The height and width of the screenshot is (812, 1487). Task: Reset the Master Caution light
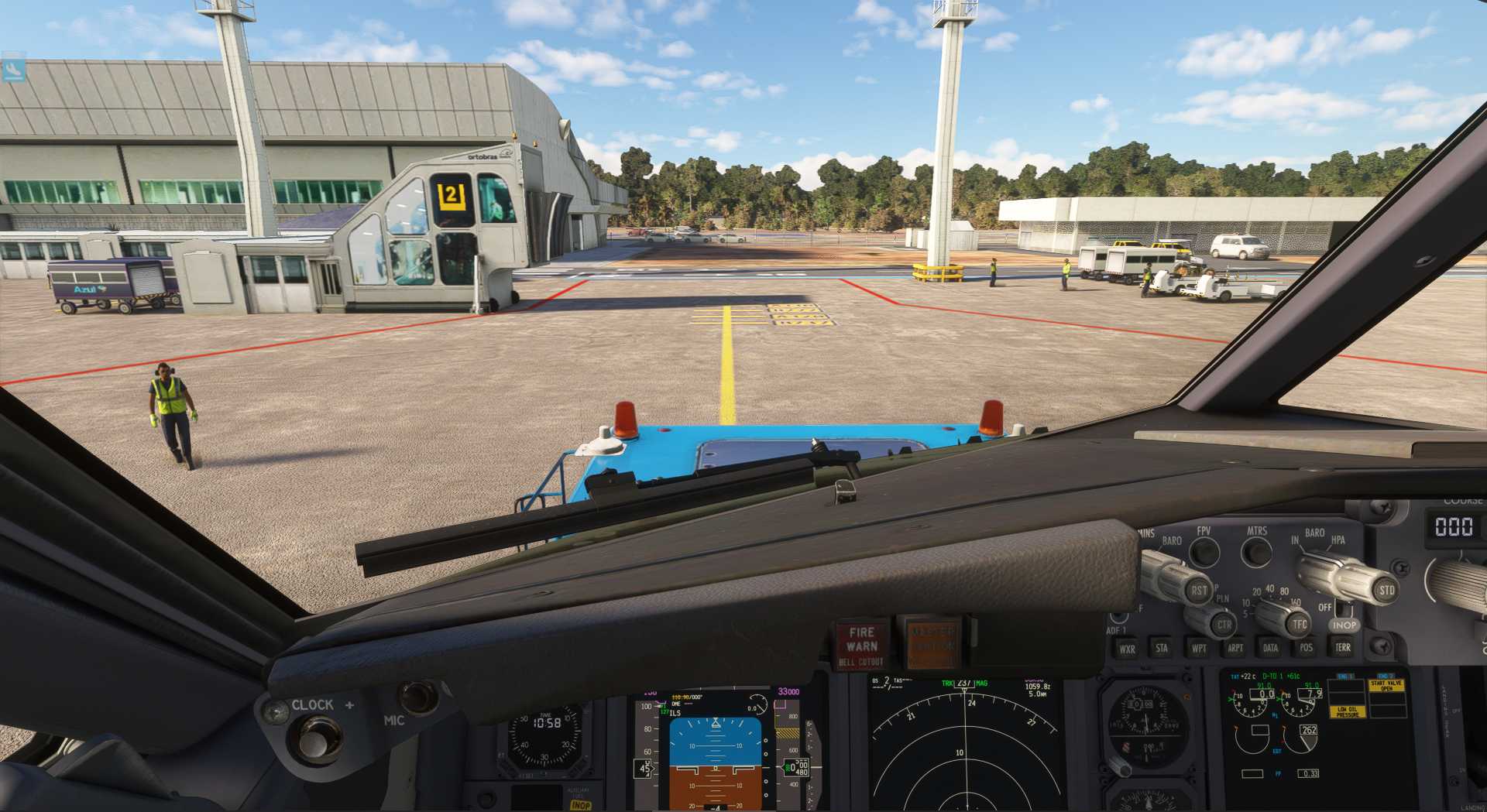[932, 641]
